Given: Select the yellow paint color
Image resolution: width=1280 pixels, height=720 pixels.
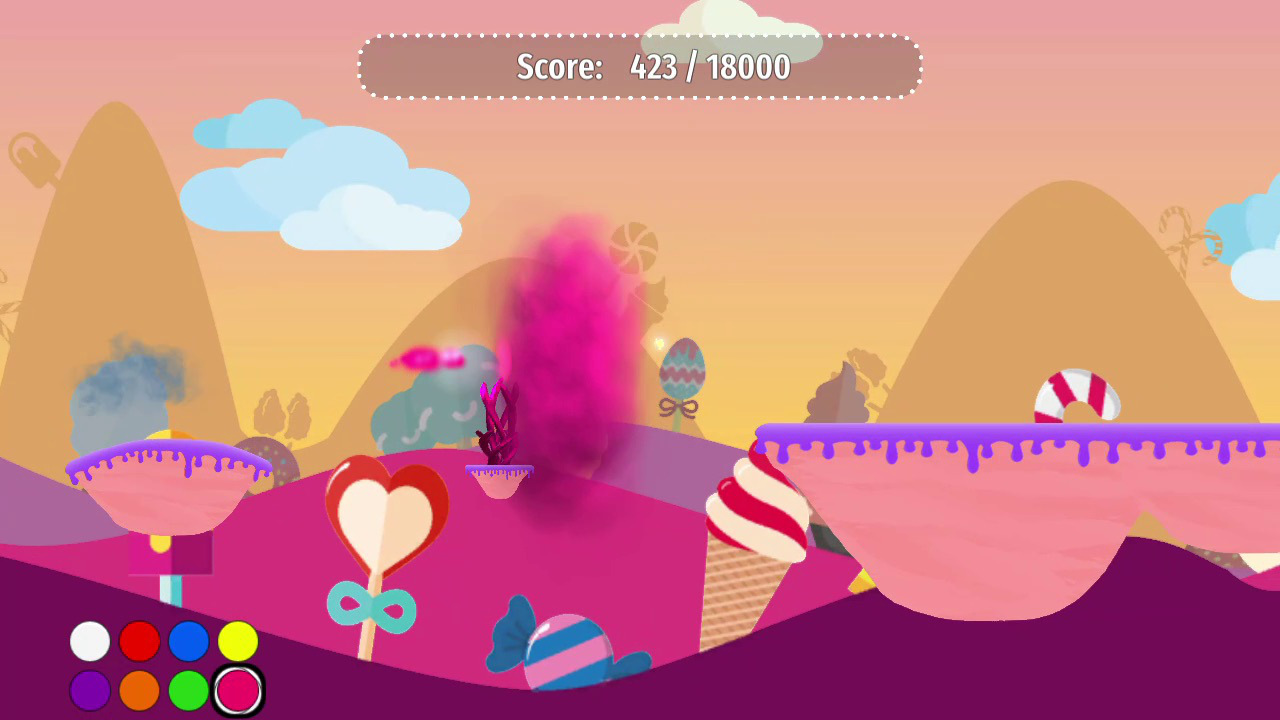Looking at the screenshot, I should point(238,642).
